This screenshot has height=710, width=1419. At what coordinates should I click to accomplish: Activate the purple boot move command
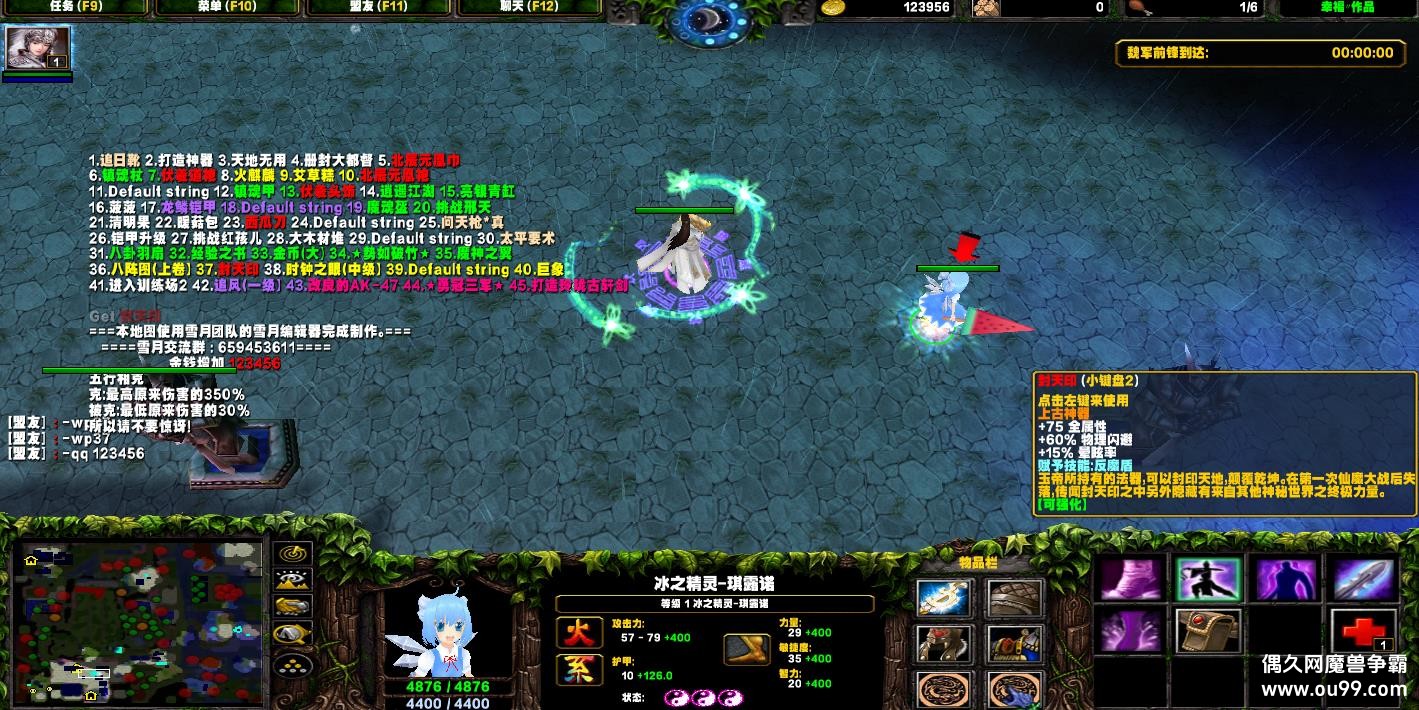click(x=1132, y=579)
